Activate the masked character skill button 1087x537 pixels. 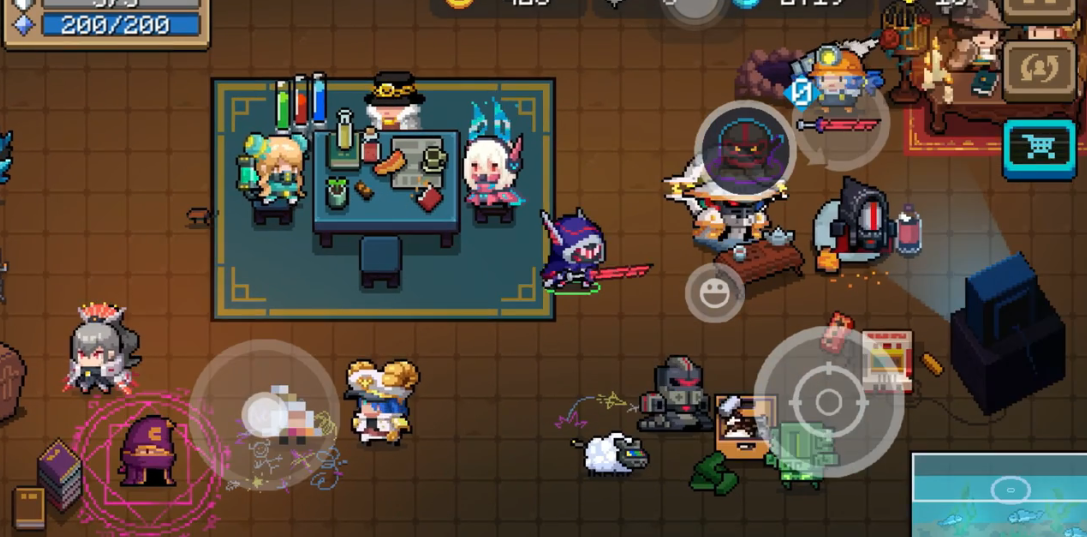click(x=744, y=150)
